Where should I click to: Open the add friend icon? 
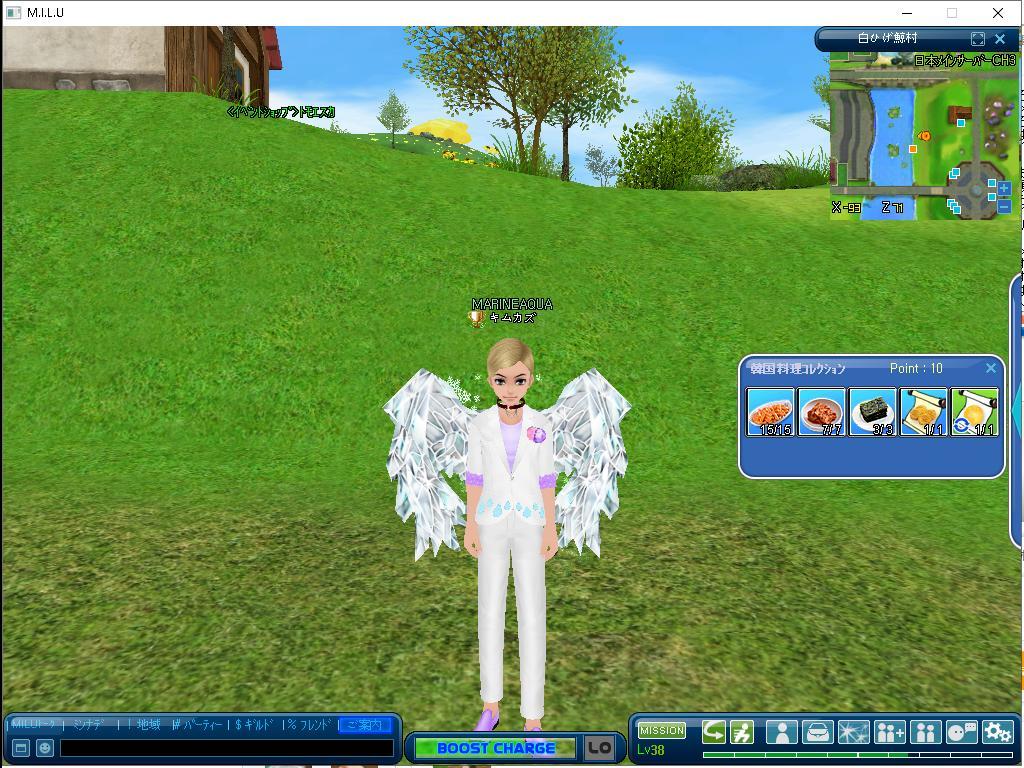click(x=889, y=732)
